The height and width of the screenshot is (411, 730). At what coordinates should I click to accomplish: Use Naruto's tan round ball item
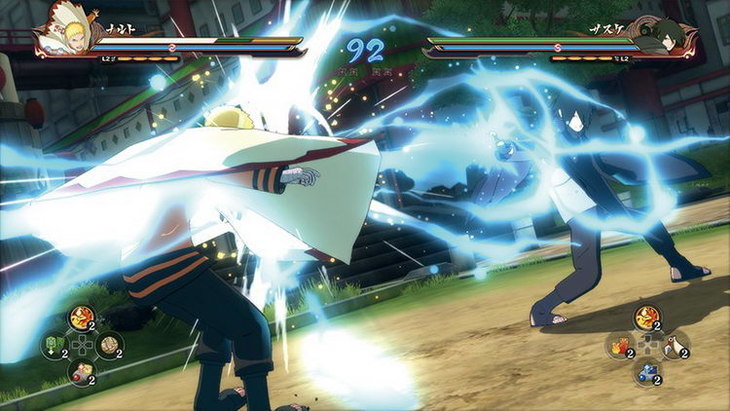pos(108,346)
